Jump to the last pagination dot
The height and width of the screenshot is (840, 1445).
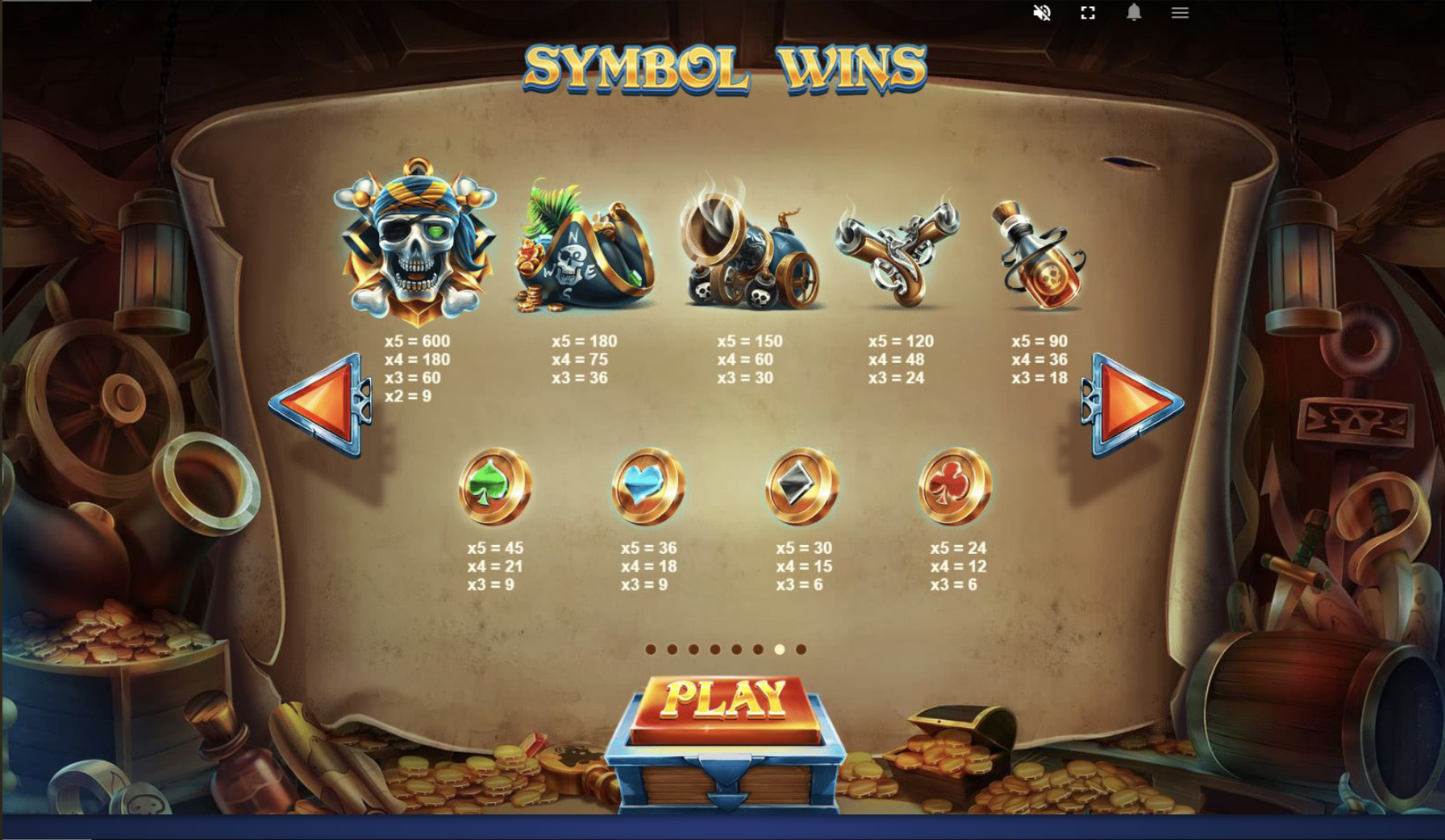(801, 649)
